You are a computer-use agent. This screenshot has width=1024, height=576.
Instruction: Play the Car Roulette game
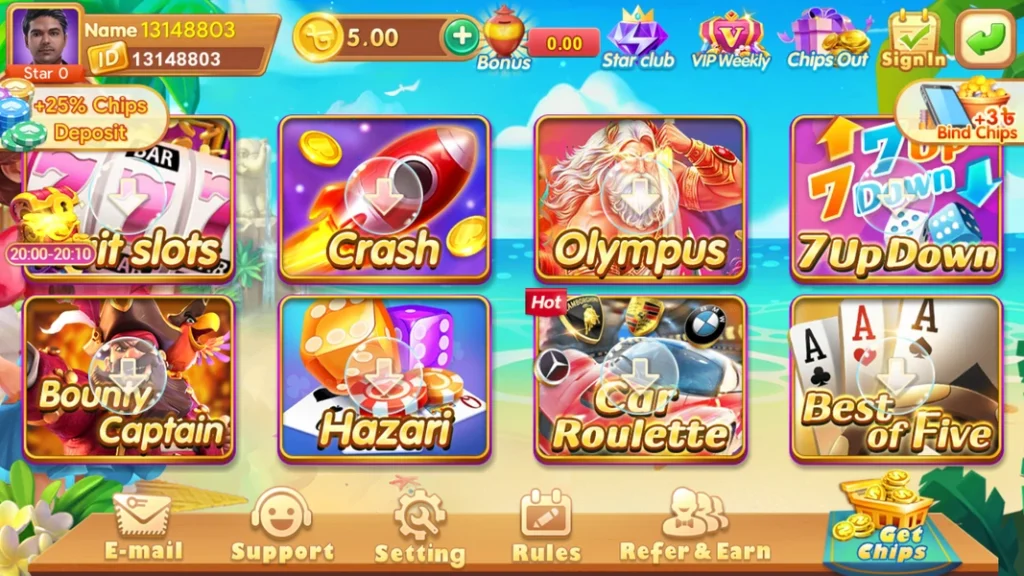click(640, 378)
